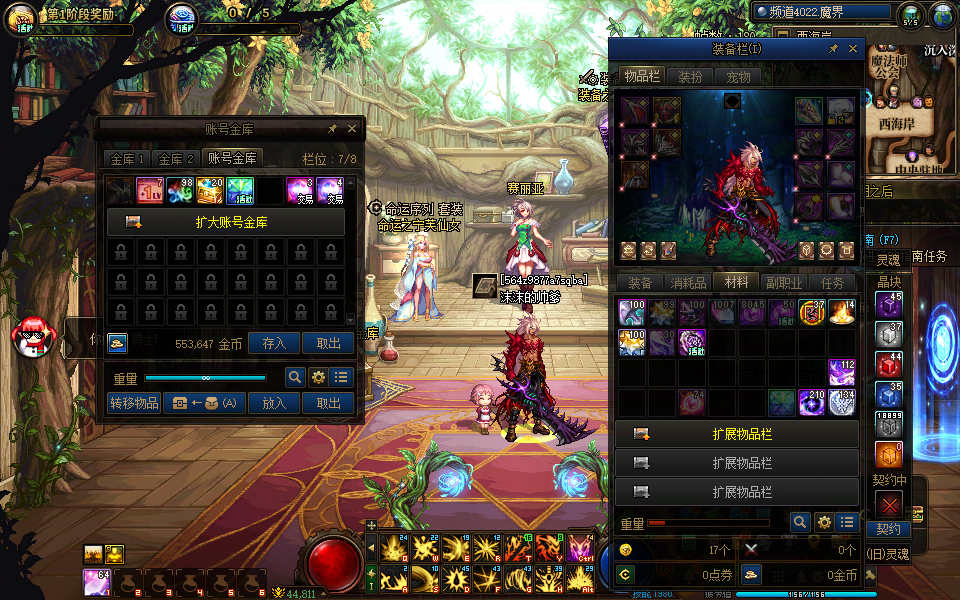Screen dimensions: 960x600
Task: Pin the equipment window with pushpin icon
Action: pos(833,48)
